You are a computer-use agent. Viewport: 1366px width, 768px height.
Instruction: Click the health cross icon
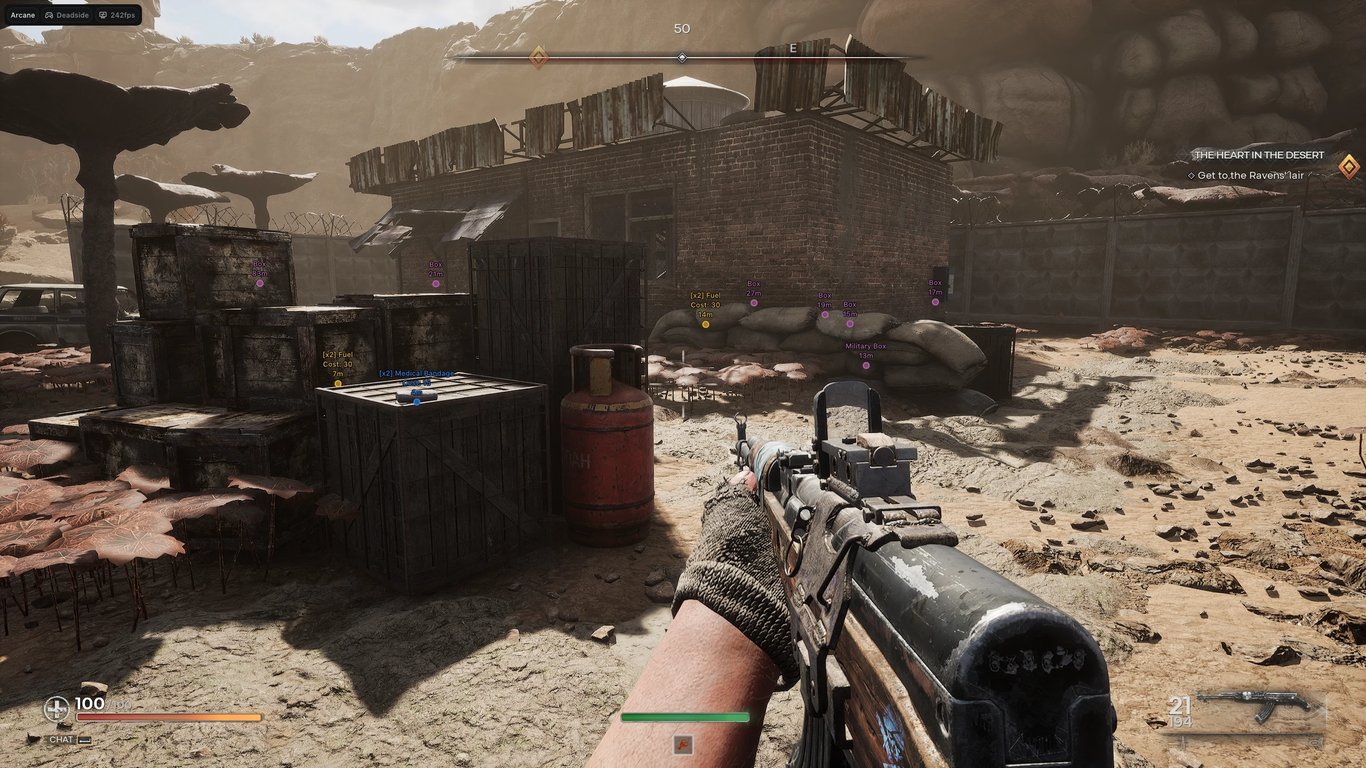pos(57,709)
